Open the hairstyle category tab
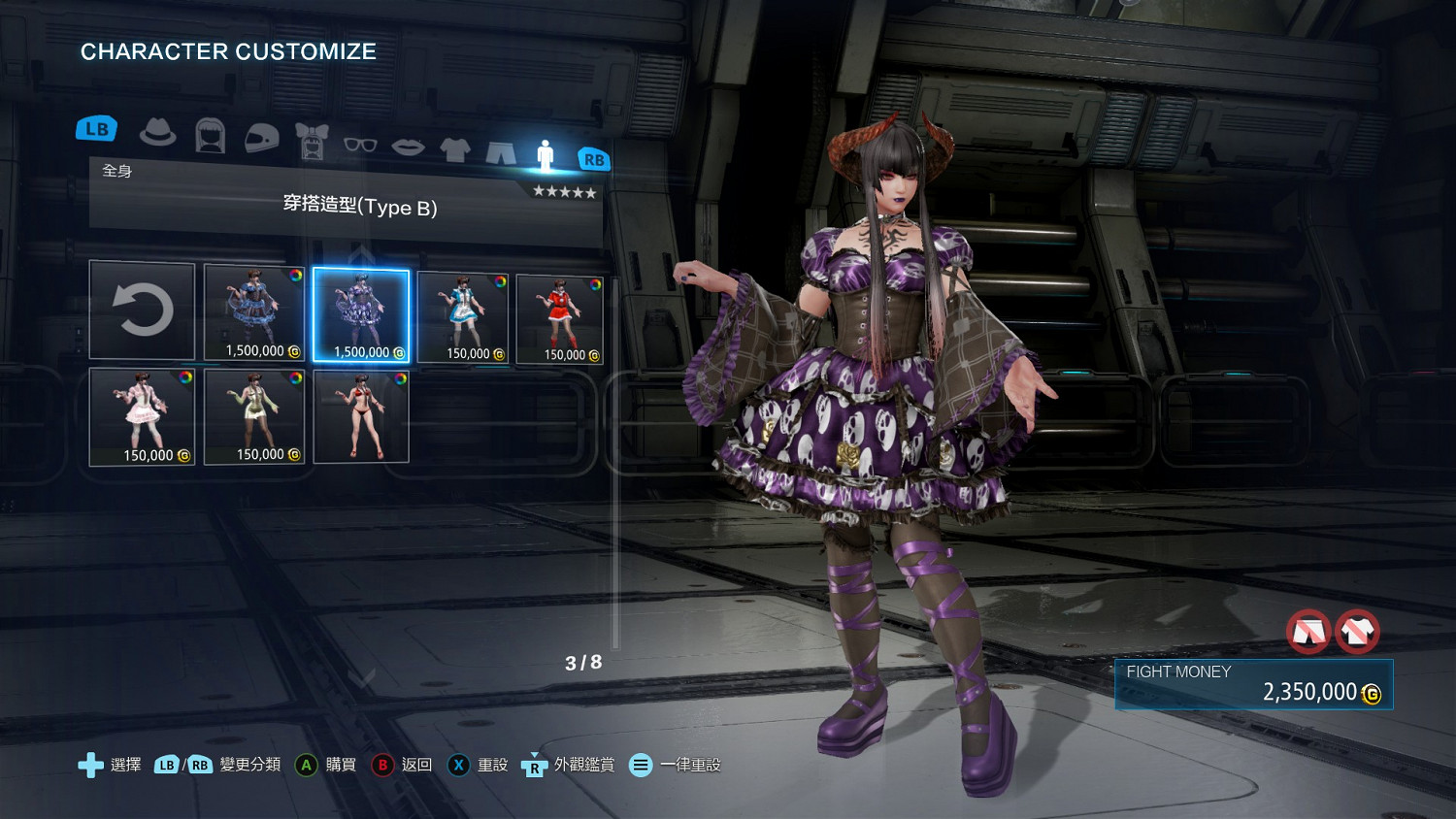 210,136
